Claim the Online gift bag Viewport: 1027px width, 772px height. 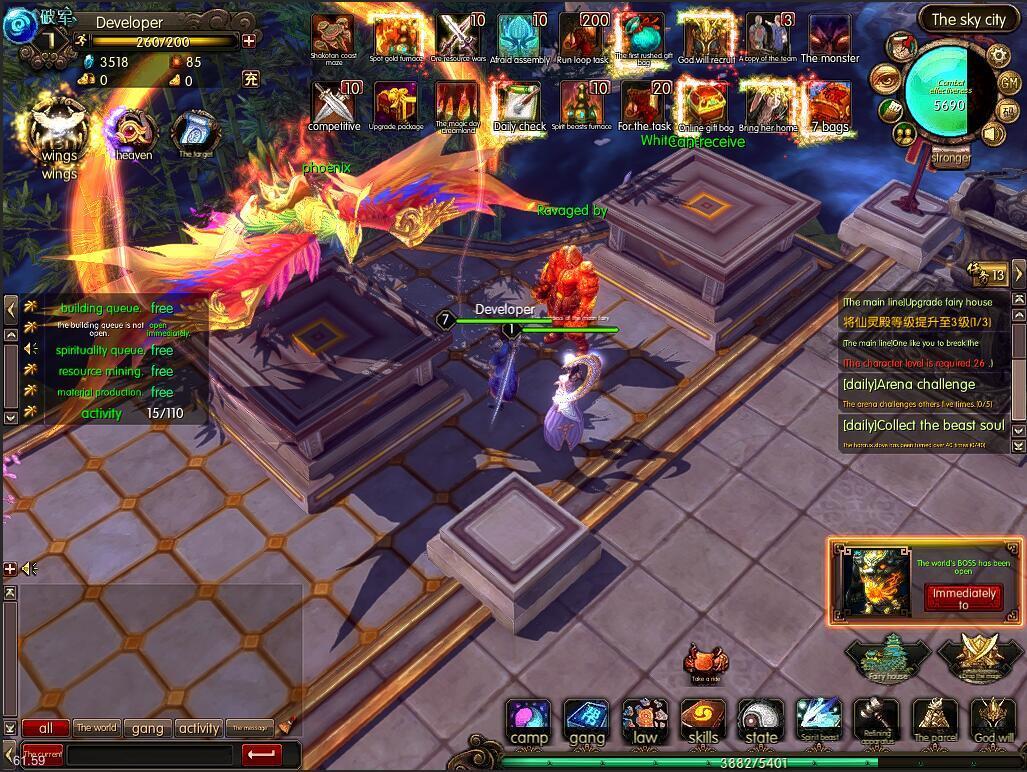coord(703,103)
